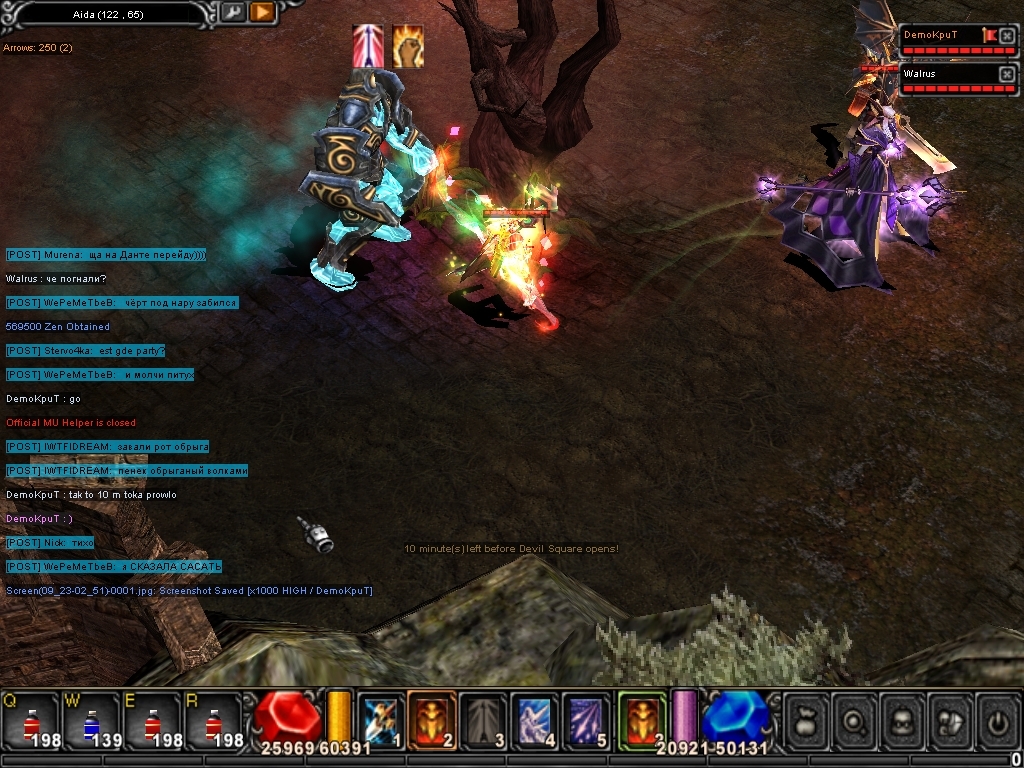
Task: Open MU Helper settings wrench button
Action: tap(232, 13)
